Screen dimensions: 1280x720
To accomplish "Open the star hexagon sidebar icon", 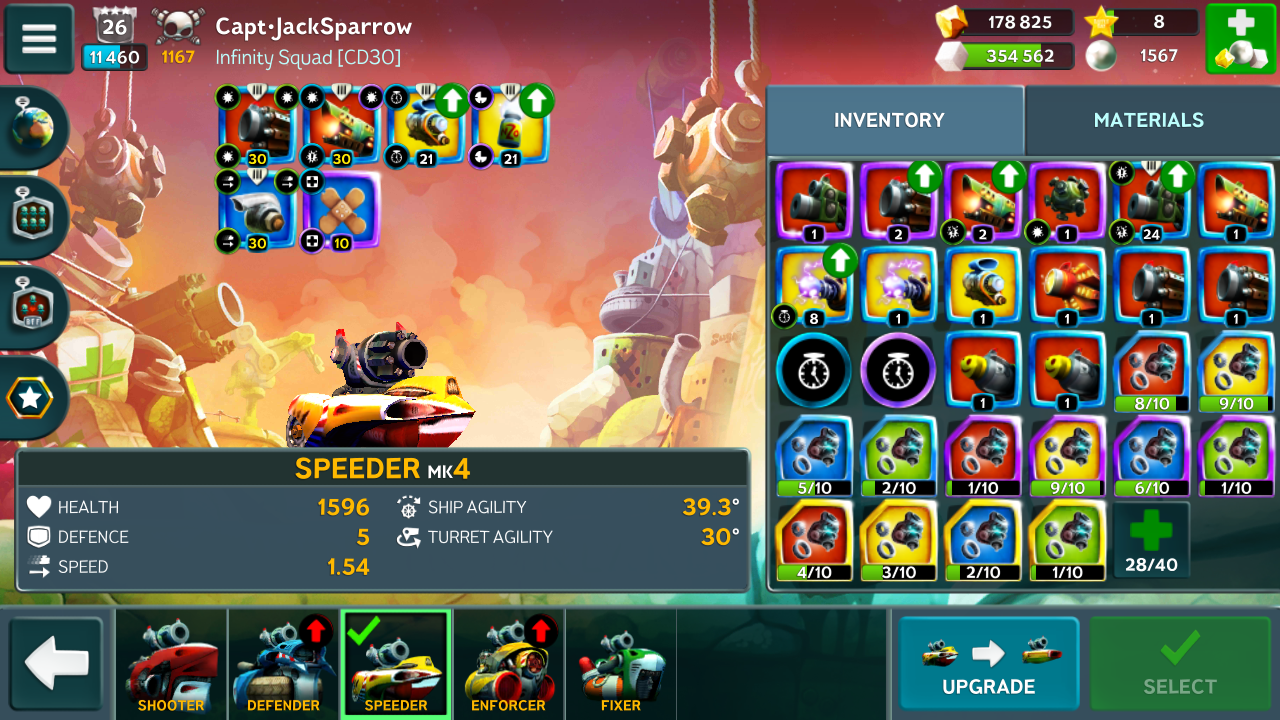I will 30,398.
